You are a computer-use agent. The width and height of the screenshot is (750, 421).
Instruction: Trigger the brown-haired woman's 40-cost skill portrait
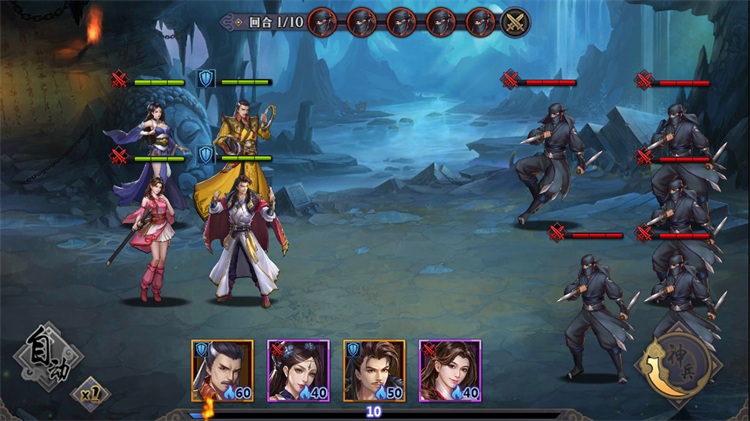pyautogui.click(x=450, y=371)
